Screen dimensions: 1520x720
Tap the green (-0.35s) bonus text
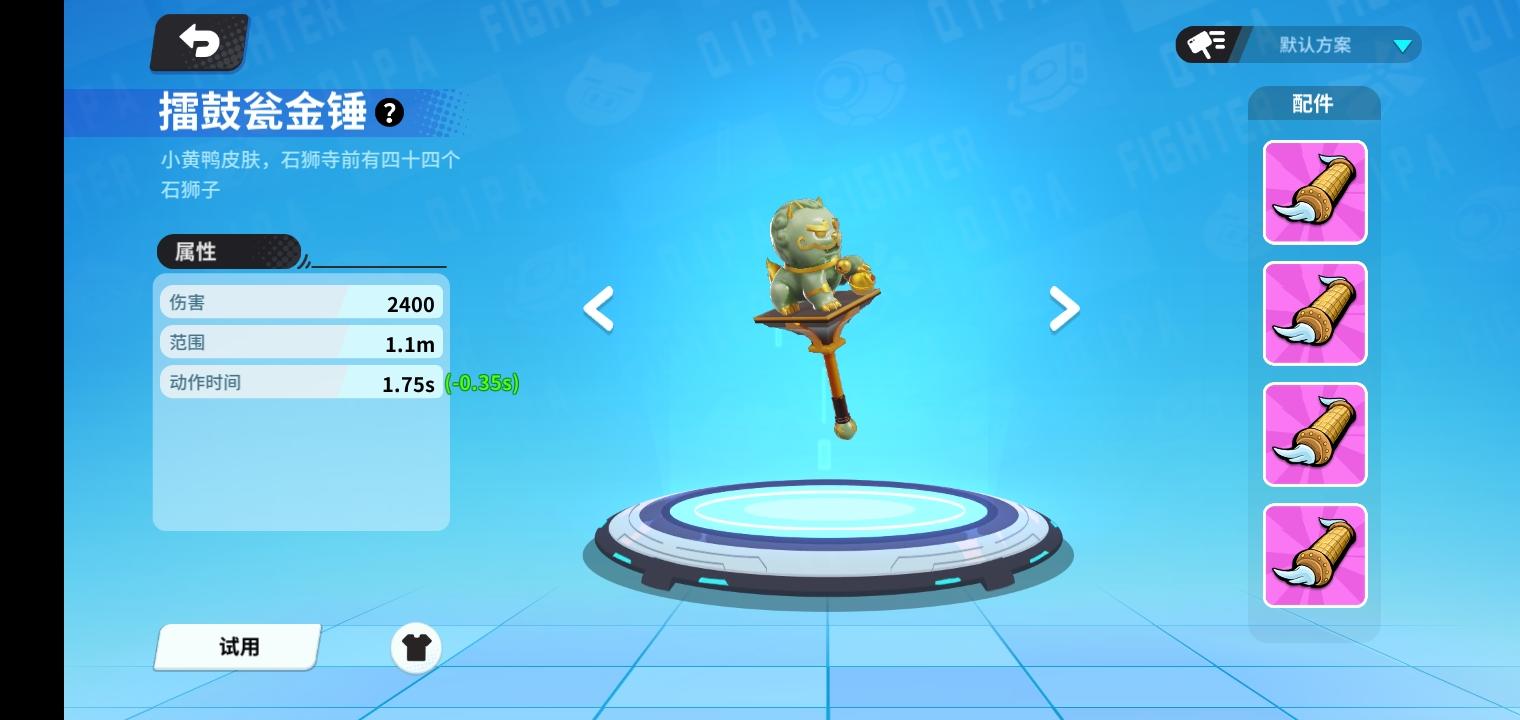click(482, 383)
